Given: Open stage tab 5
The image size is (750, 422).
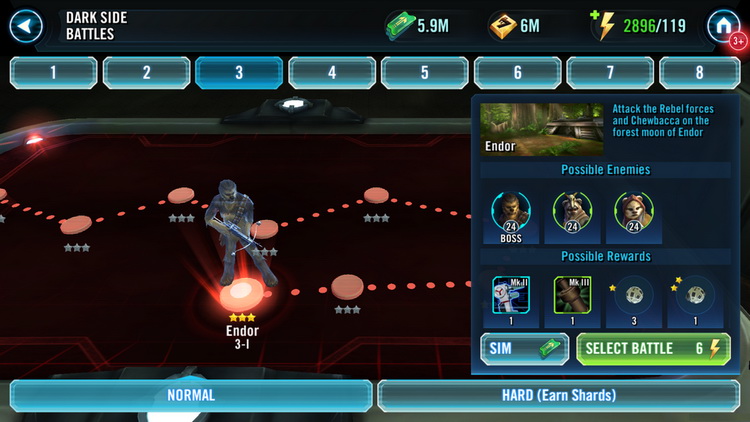Looking at the screenshot, I should (x=424, y=72).
